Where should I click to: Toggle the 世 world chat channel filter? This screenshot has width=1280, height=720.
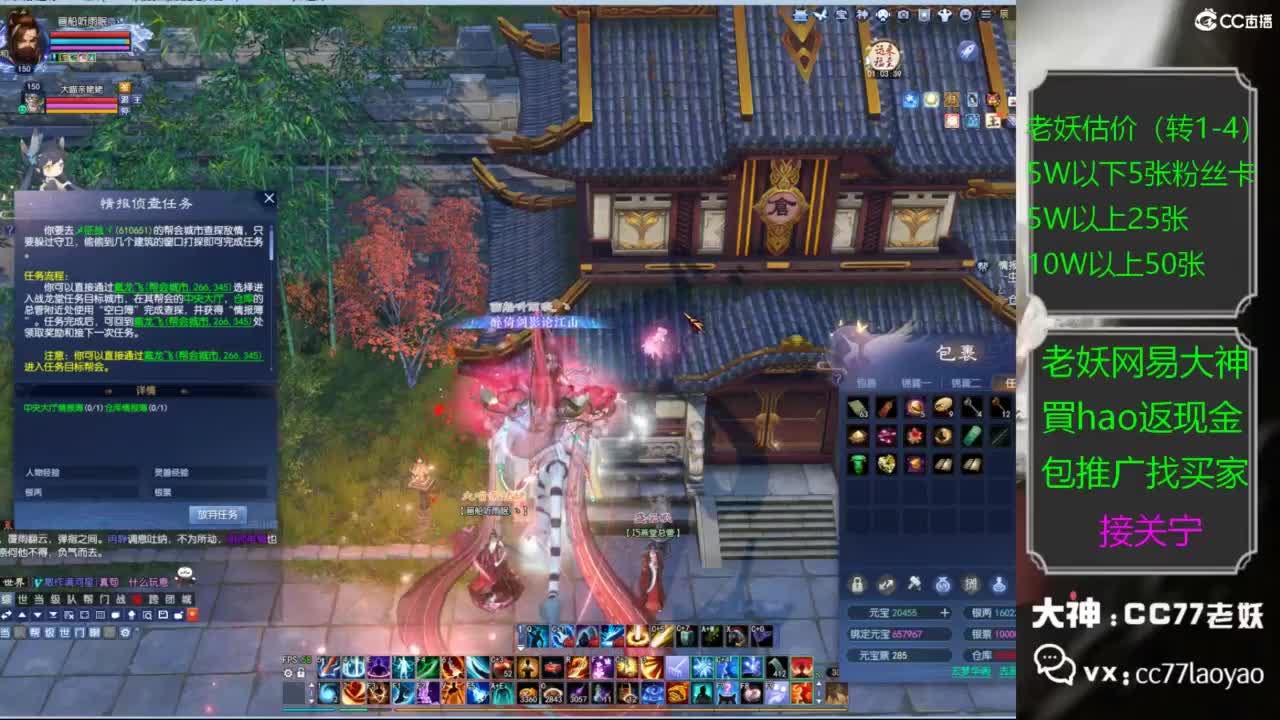click(21, 599)
